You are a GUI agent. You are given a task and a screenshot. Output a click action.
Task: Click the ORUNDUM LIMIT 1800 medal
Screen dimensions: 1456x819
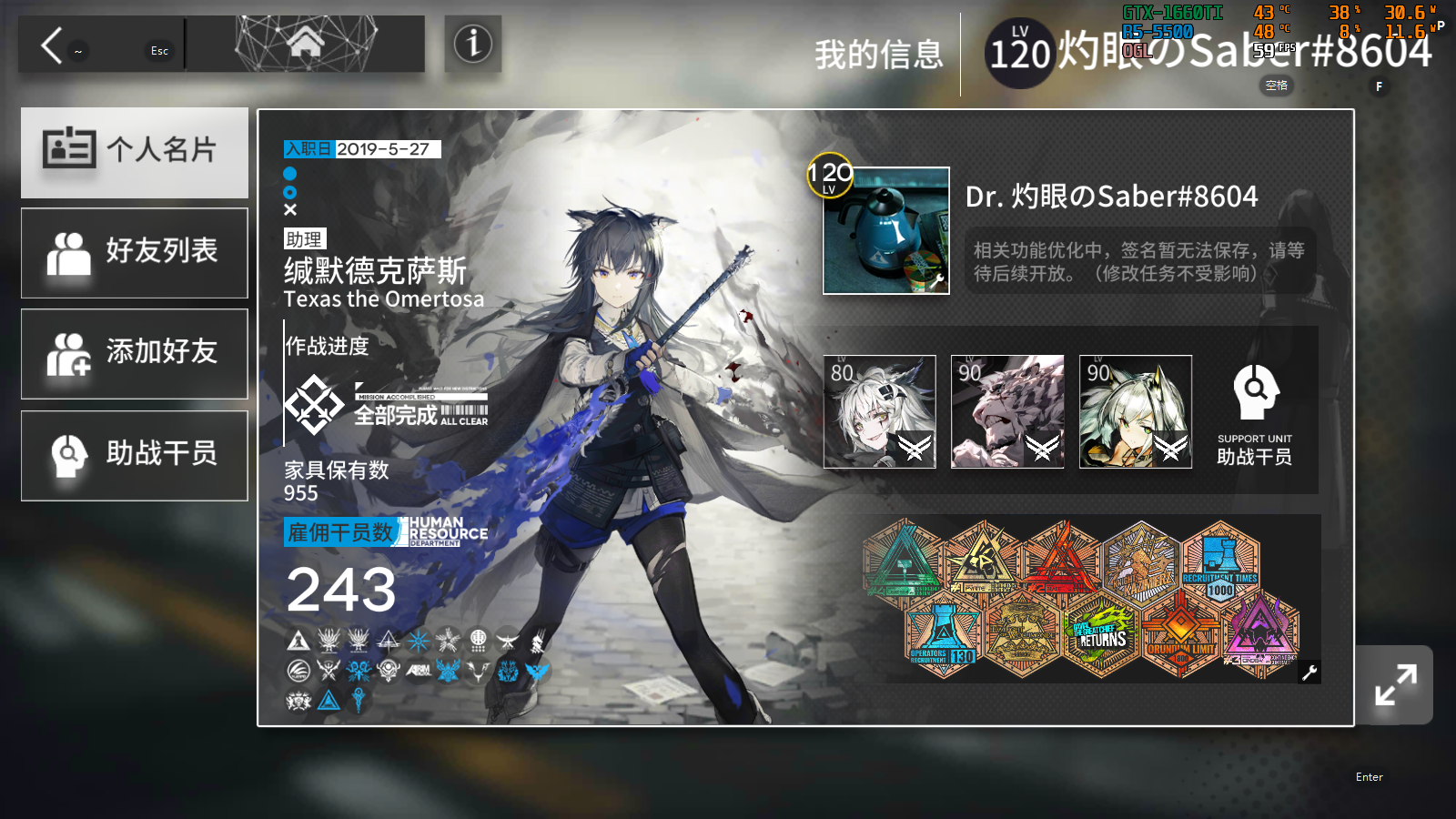point(1179,635)
